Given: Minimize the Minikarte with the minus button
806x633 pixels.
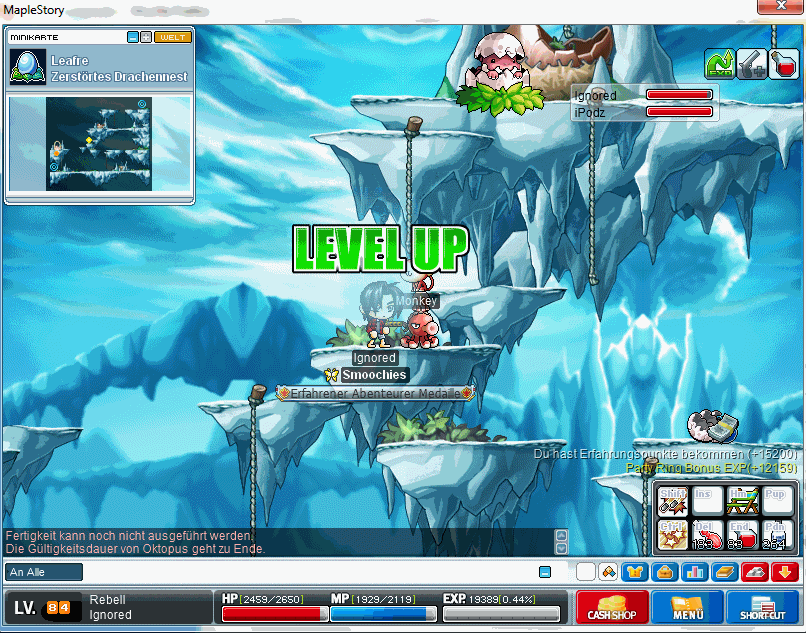Looking at the screenshot, I should click(x=133, y=37).
